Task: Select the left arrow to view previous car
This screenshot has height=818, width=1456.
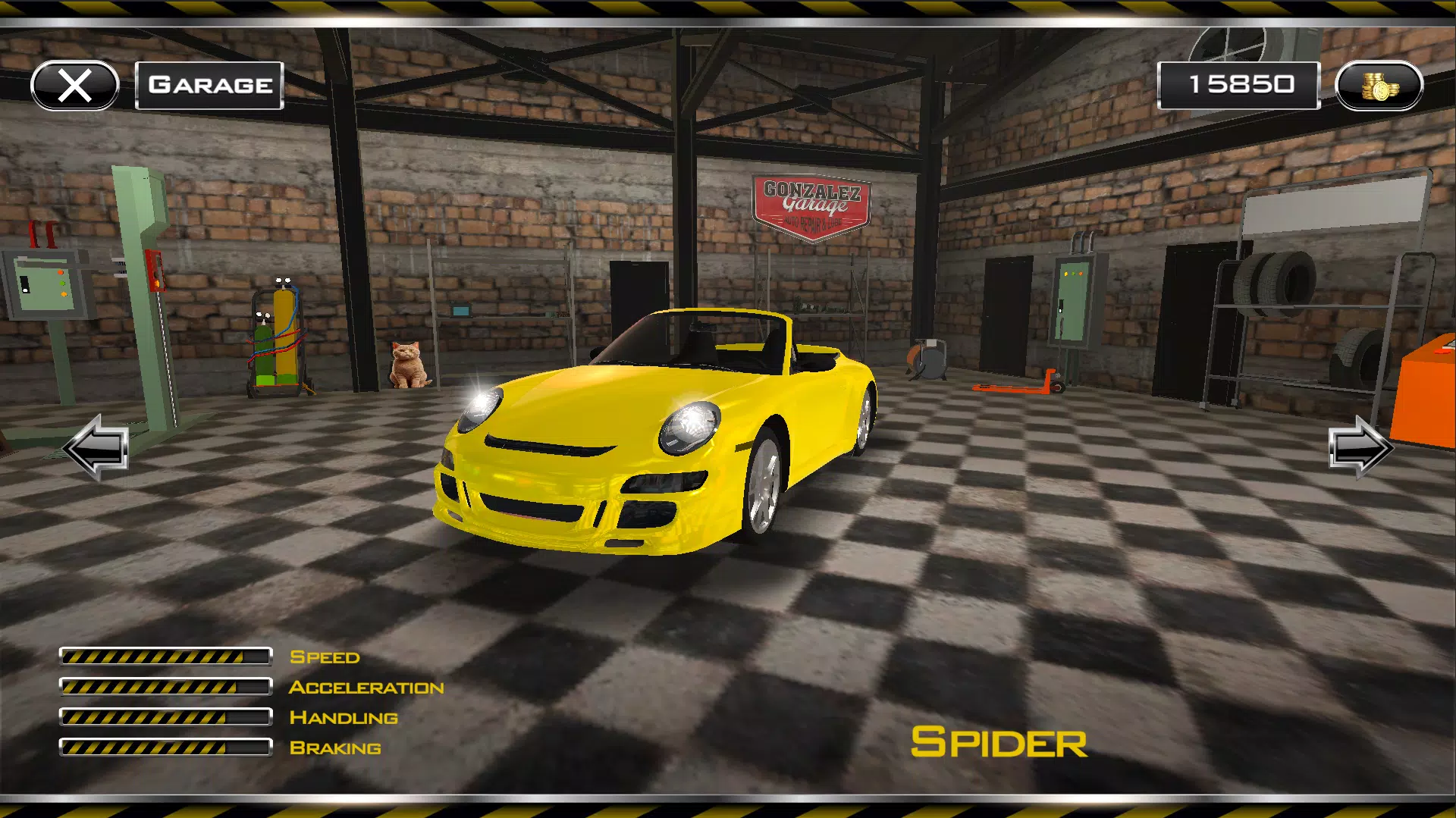Action: coord(95,449)
